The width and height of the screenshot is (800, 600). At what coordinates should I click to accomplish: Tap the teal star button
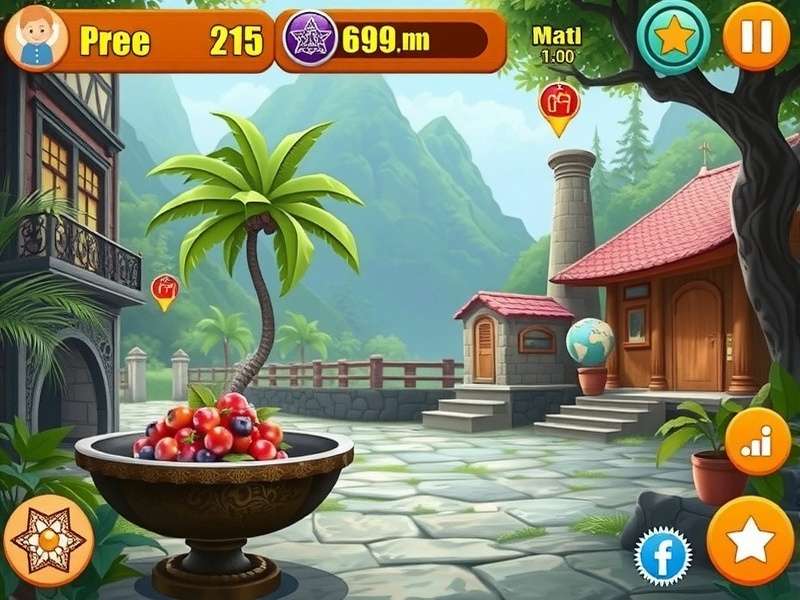(x=673, y=36)
